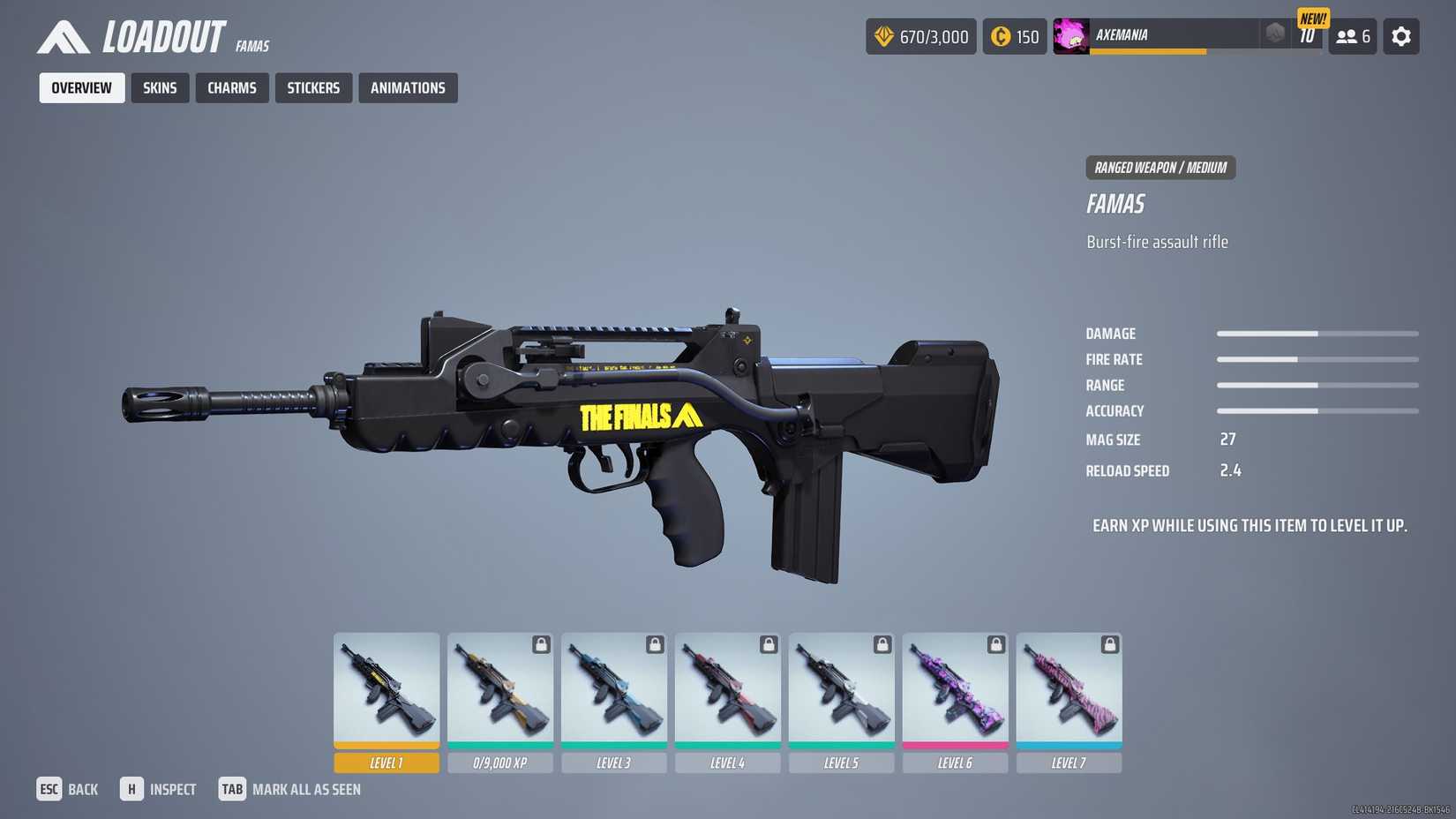Screen dimensions: 1456x819
Task: Open the settings gear menu
Action: 1401,36
